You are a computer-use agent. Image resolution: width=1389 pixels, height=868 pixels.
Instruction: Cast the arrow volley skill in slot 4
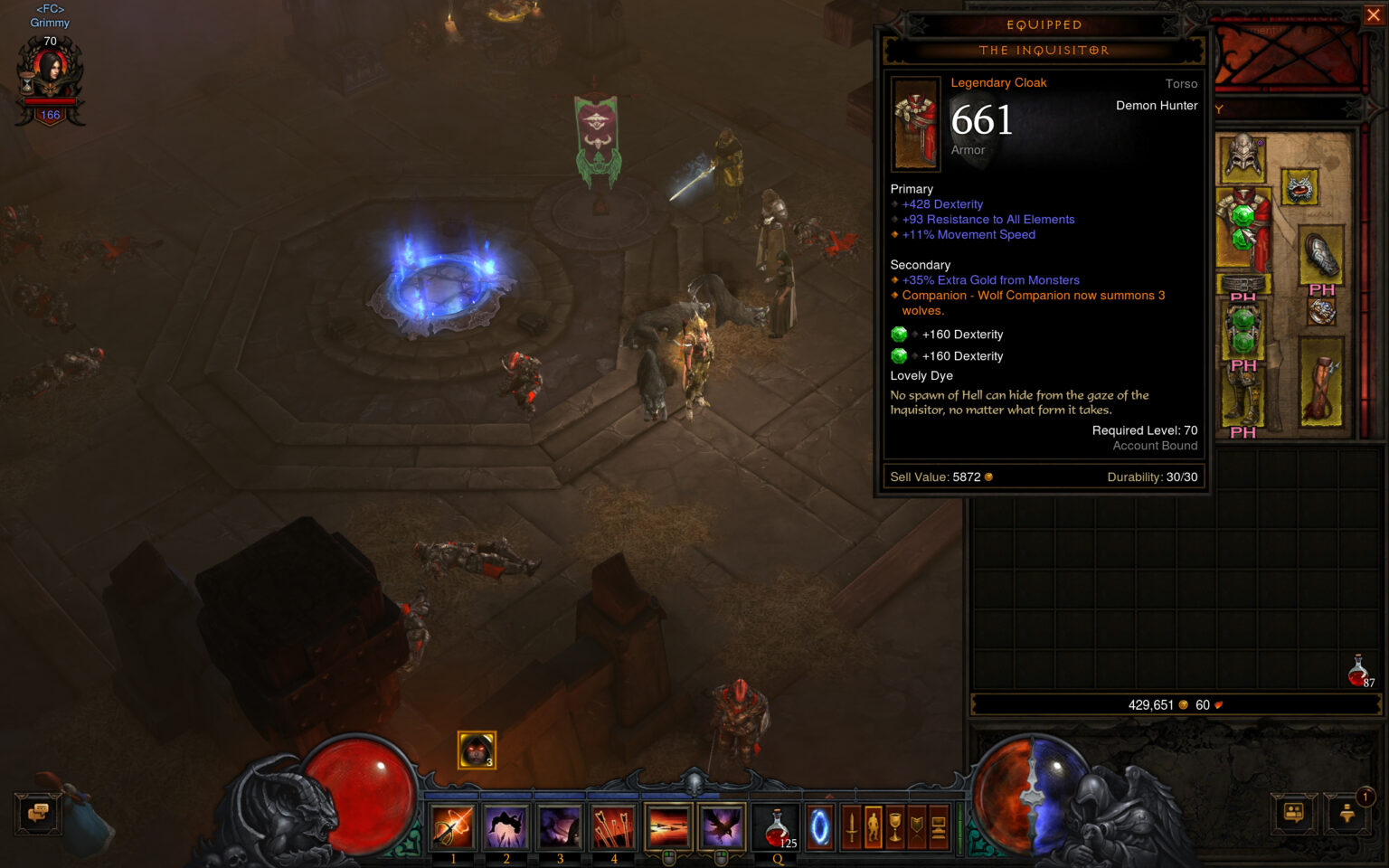tap(615, 827)
